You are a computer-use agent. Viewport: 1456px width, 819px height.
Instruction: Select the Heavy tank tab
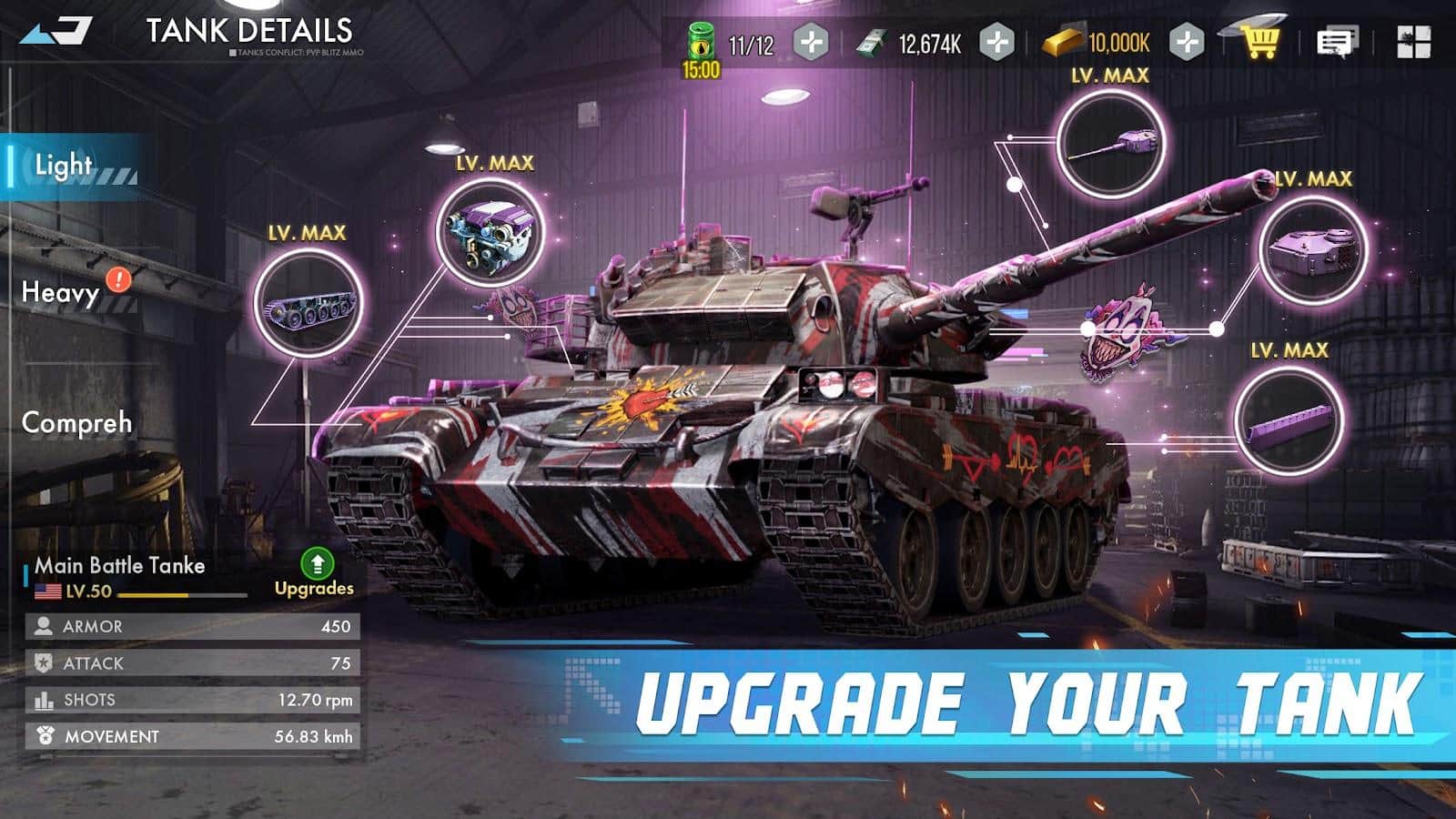coord(62,292)
